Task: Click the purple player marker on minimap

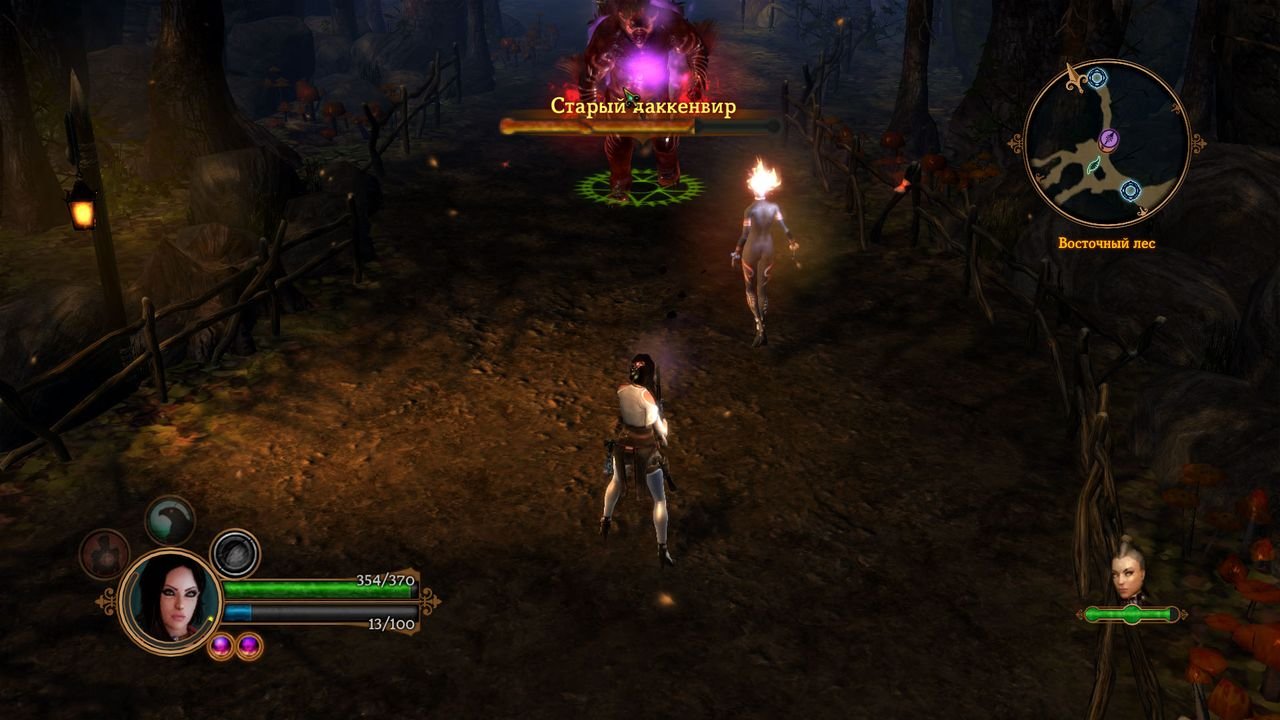Action: pyautogui.click(x=1108, y=139)
